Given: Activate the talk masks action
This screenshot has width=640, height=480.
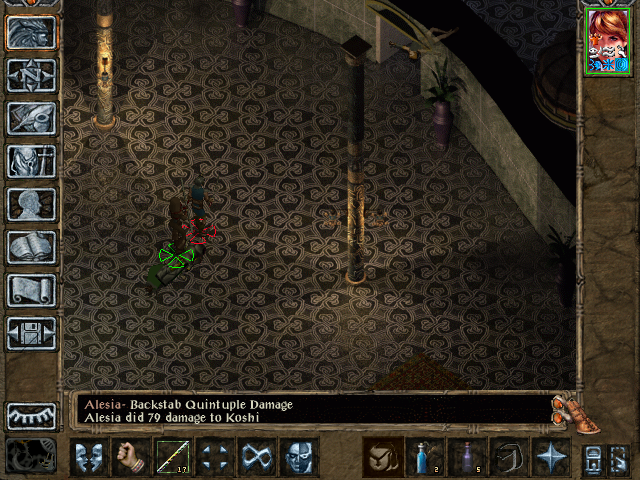Looking at the screenshot, I should point(89,457).
